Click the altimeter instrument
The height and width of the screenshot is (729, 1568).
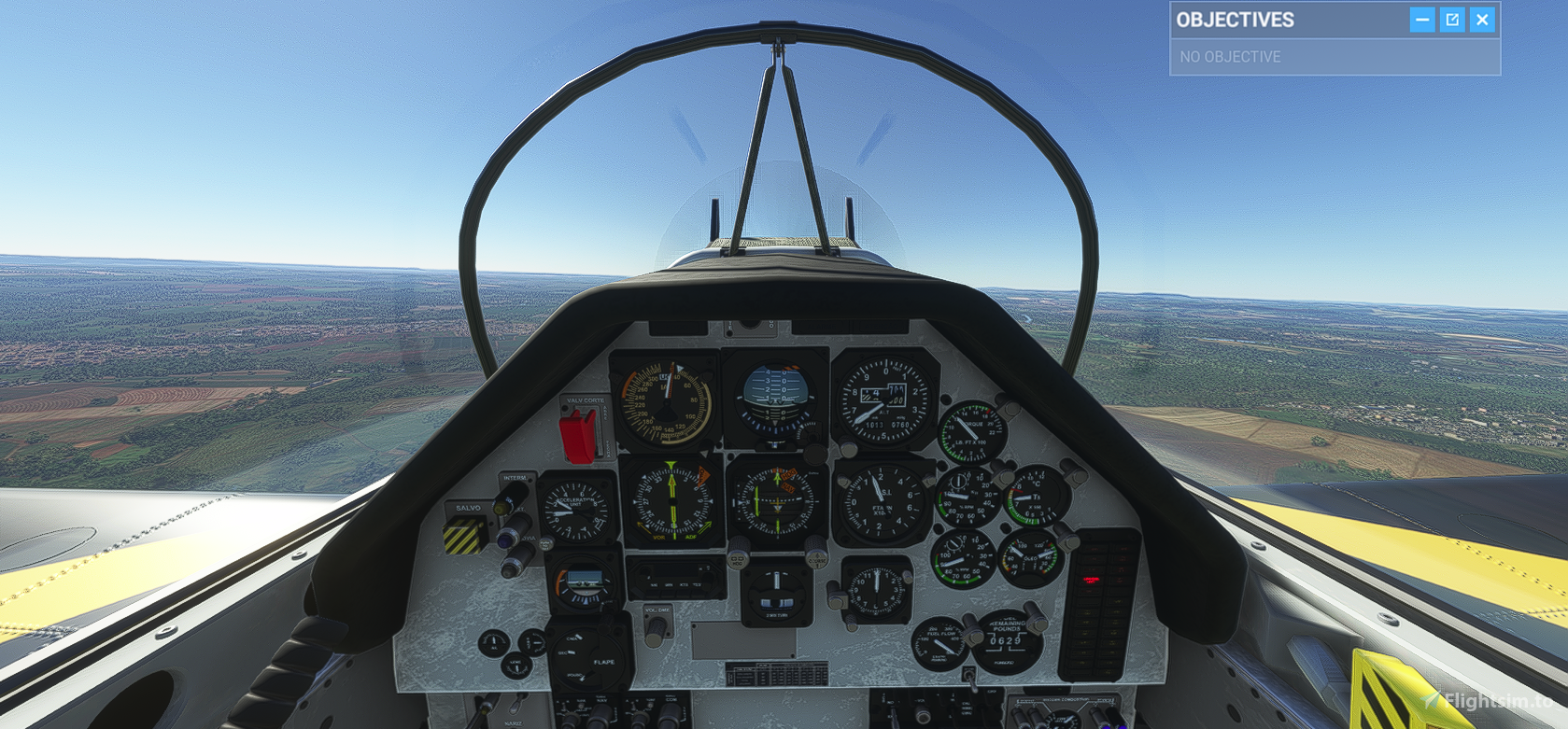point(879,400)
